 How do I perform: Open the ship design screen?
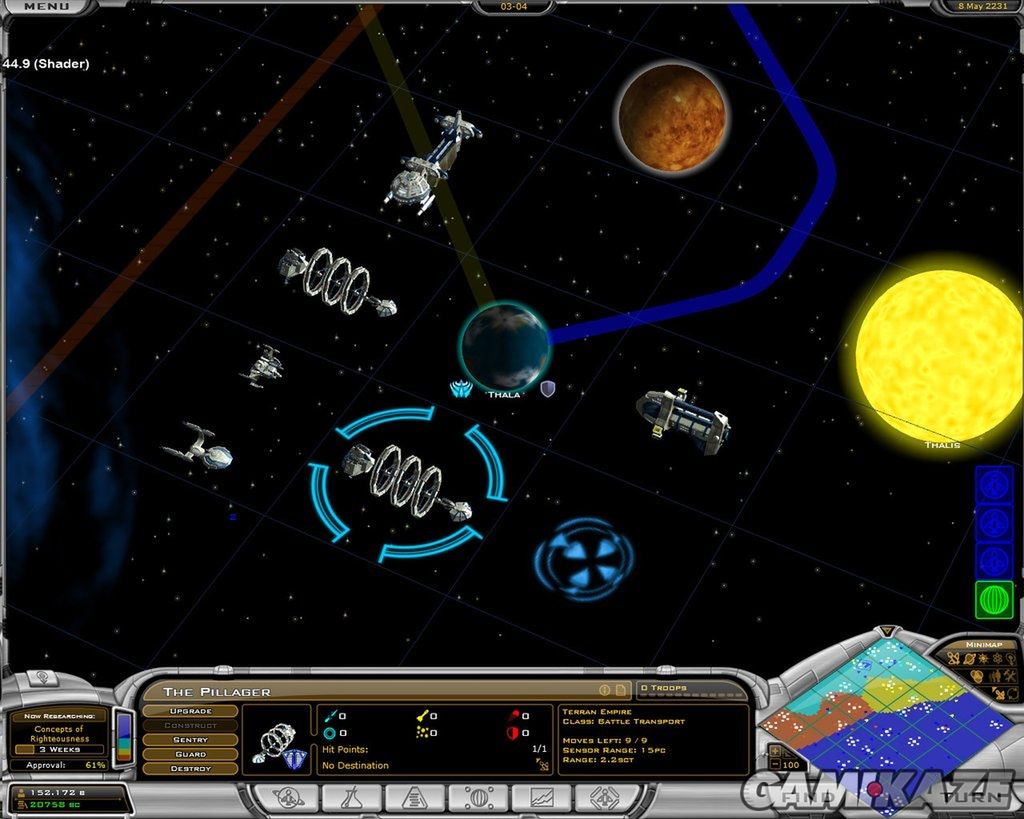coord(606,797)
